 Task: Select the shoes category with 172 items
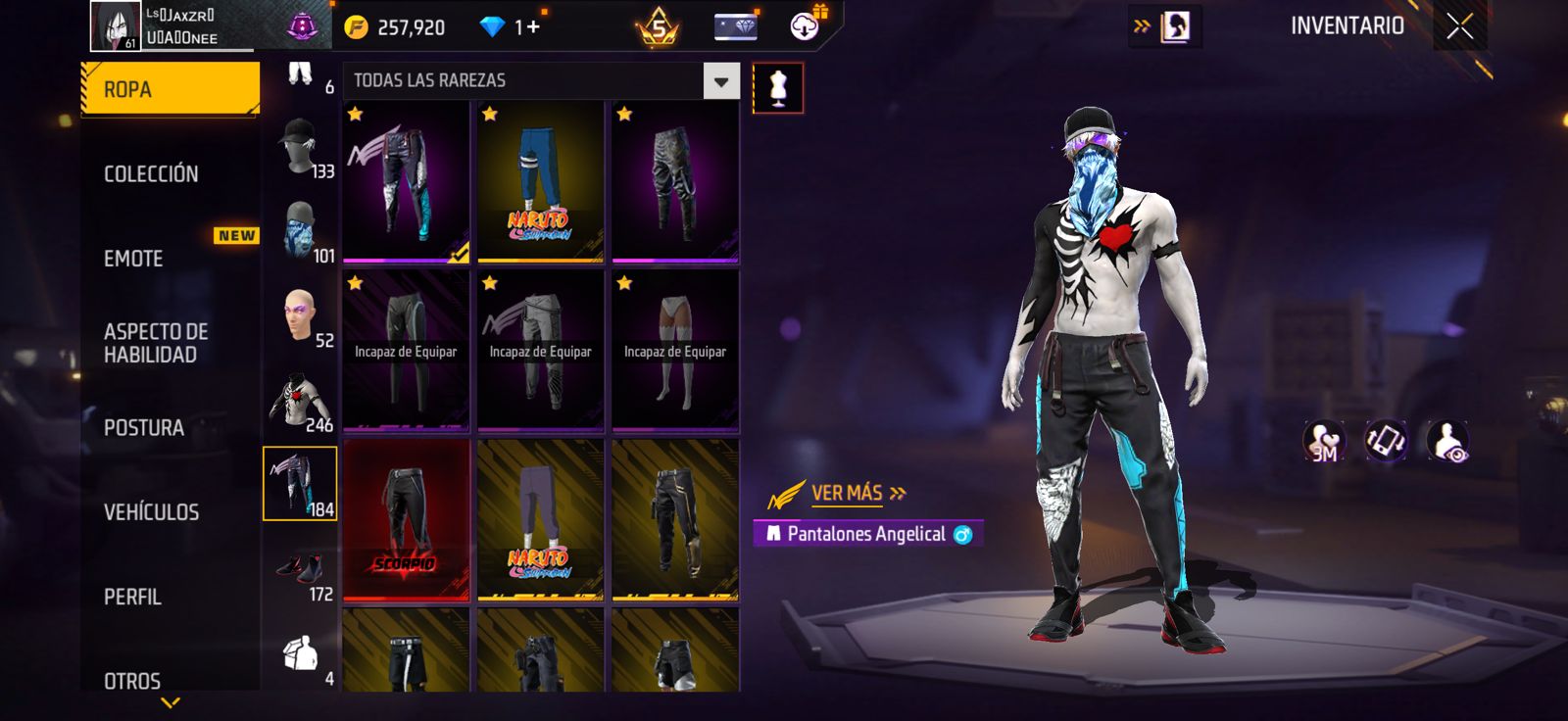(300, 572)
